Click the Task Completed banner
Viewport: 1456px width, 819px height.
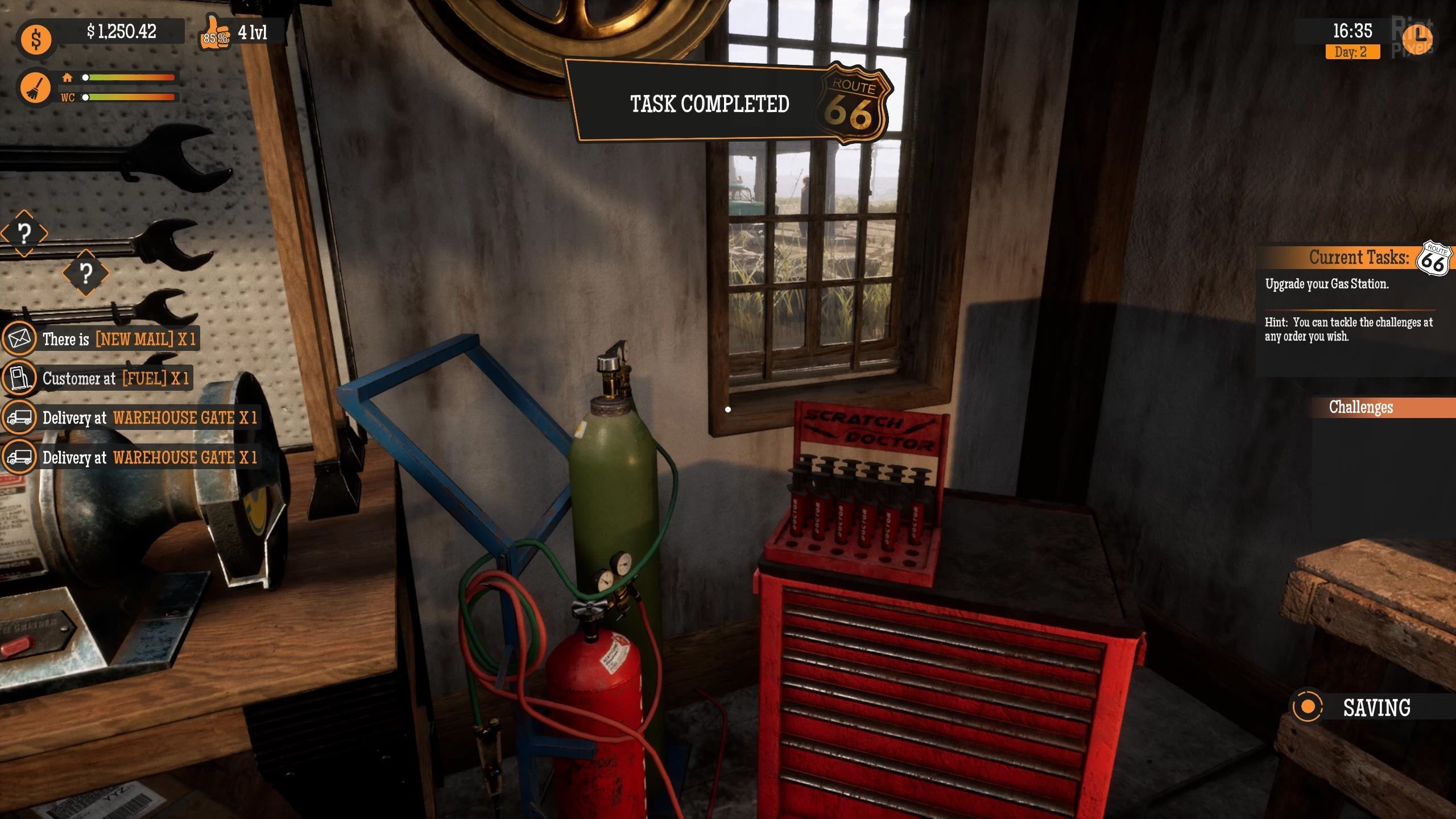708,104
